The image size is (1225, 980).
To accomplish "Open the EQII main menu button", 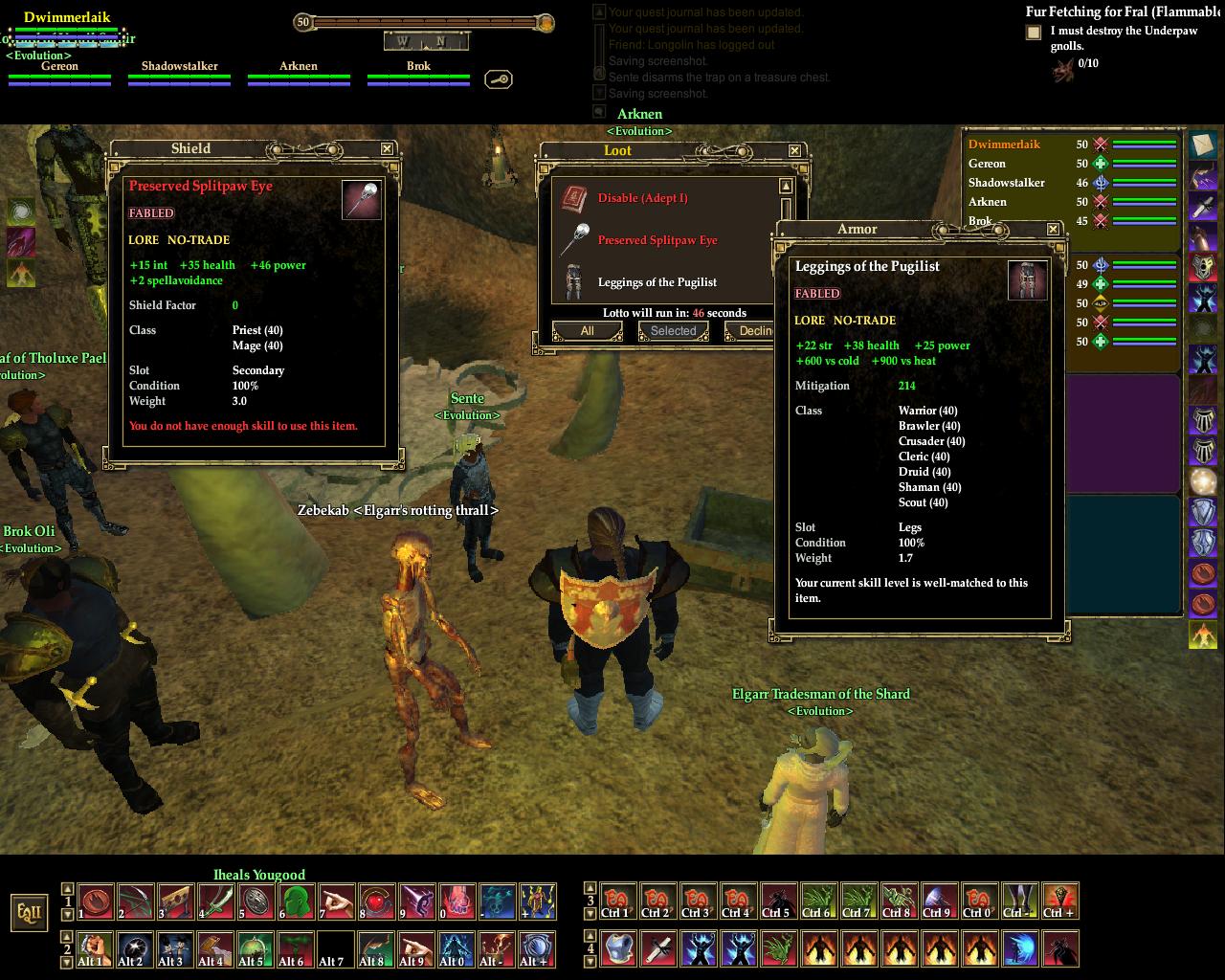I will pos(29,912).
